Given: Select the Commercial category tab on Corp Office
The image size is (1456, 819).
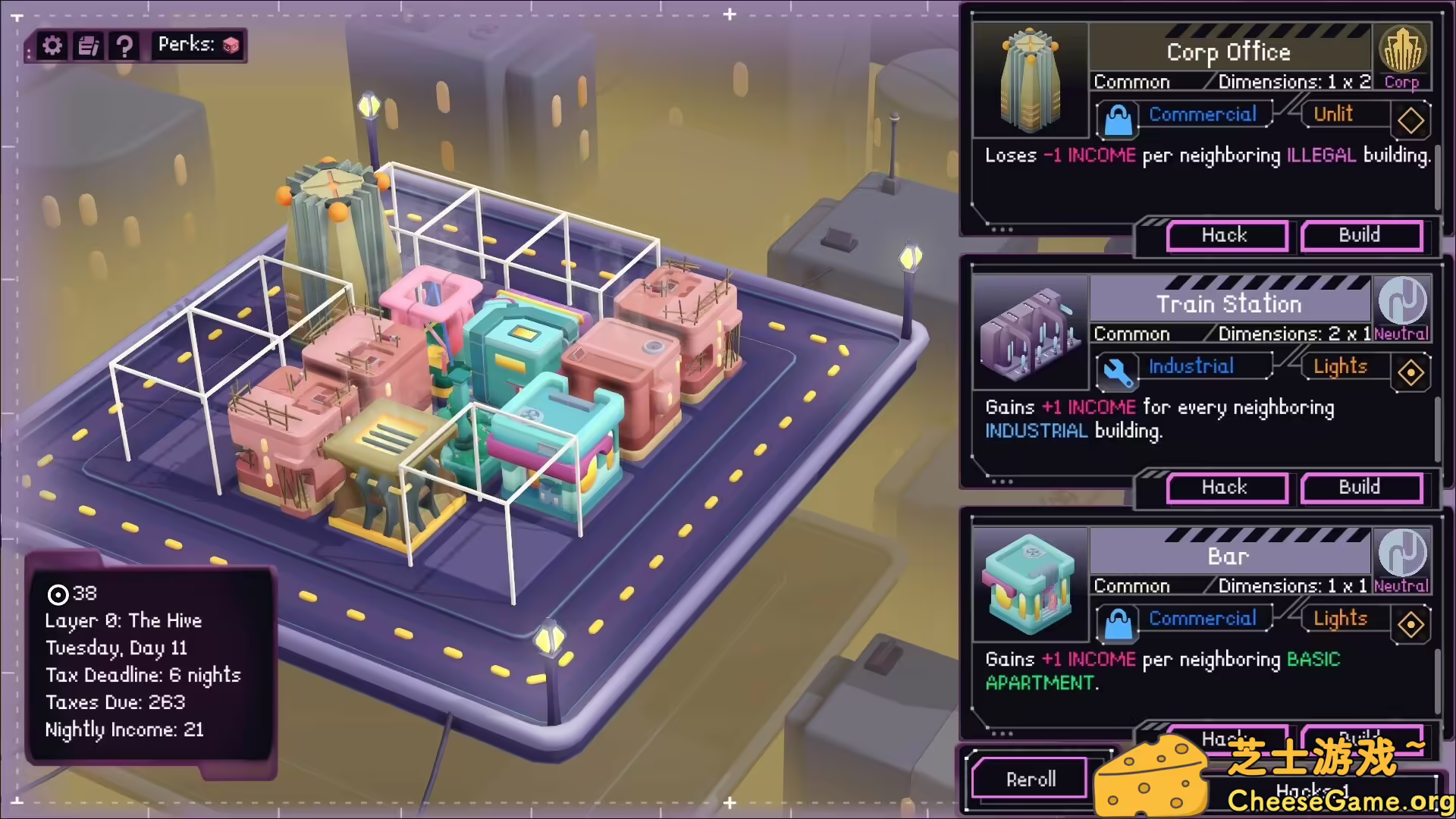Looking at the screenshot, I should click(x=1203, y=114).
